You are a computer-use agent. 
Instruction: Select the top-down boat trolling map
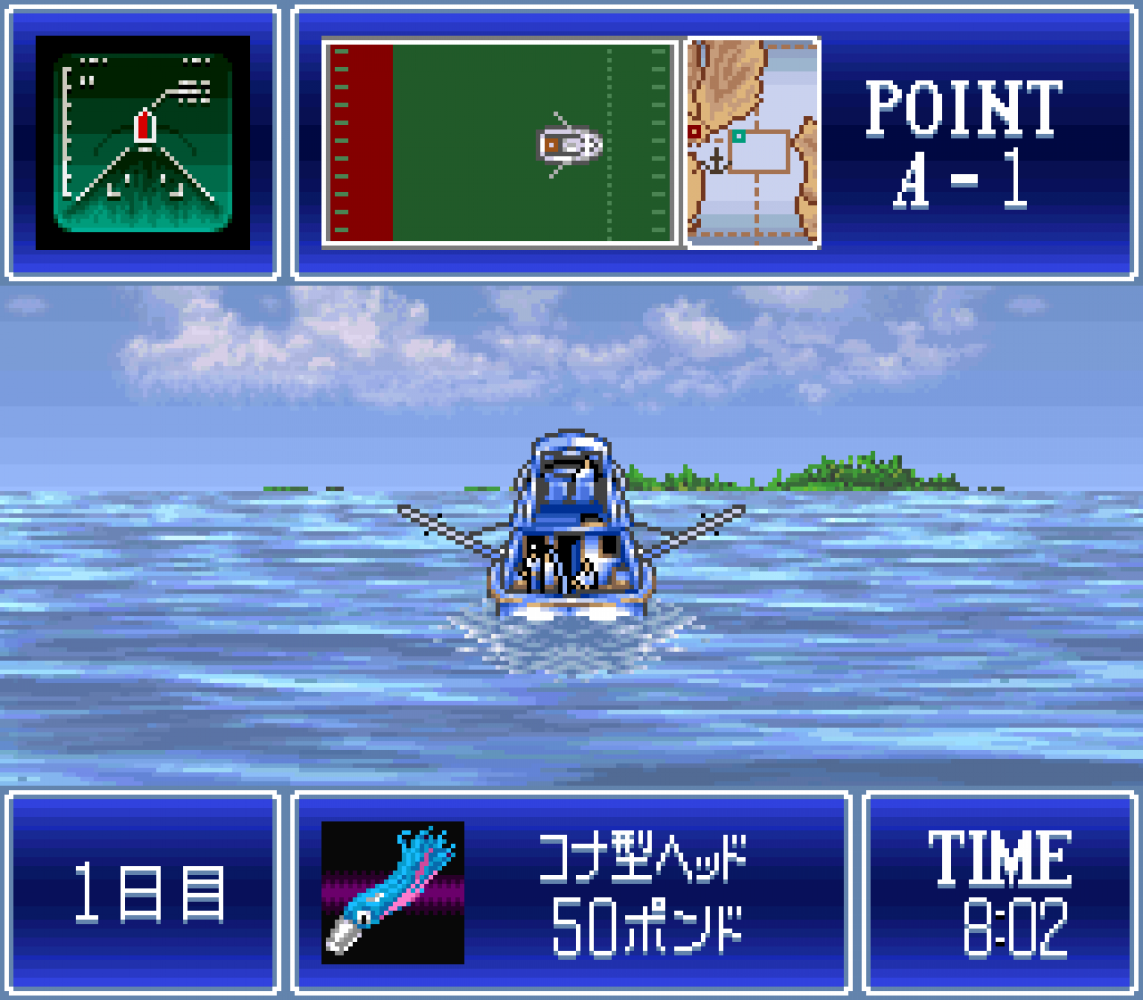pyautogui.click(x=502, y=143)
